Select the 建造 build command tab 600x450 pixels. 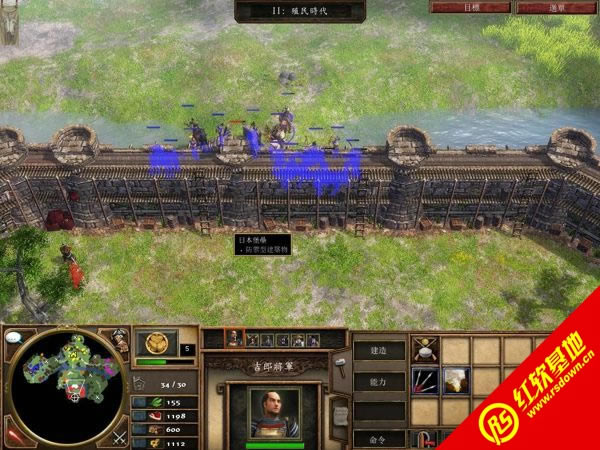pyautogui.click(x=381, y=350)
